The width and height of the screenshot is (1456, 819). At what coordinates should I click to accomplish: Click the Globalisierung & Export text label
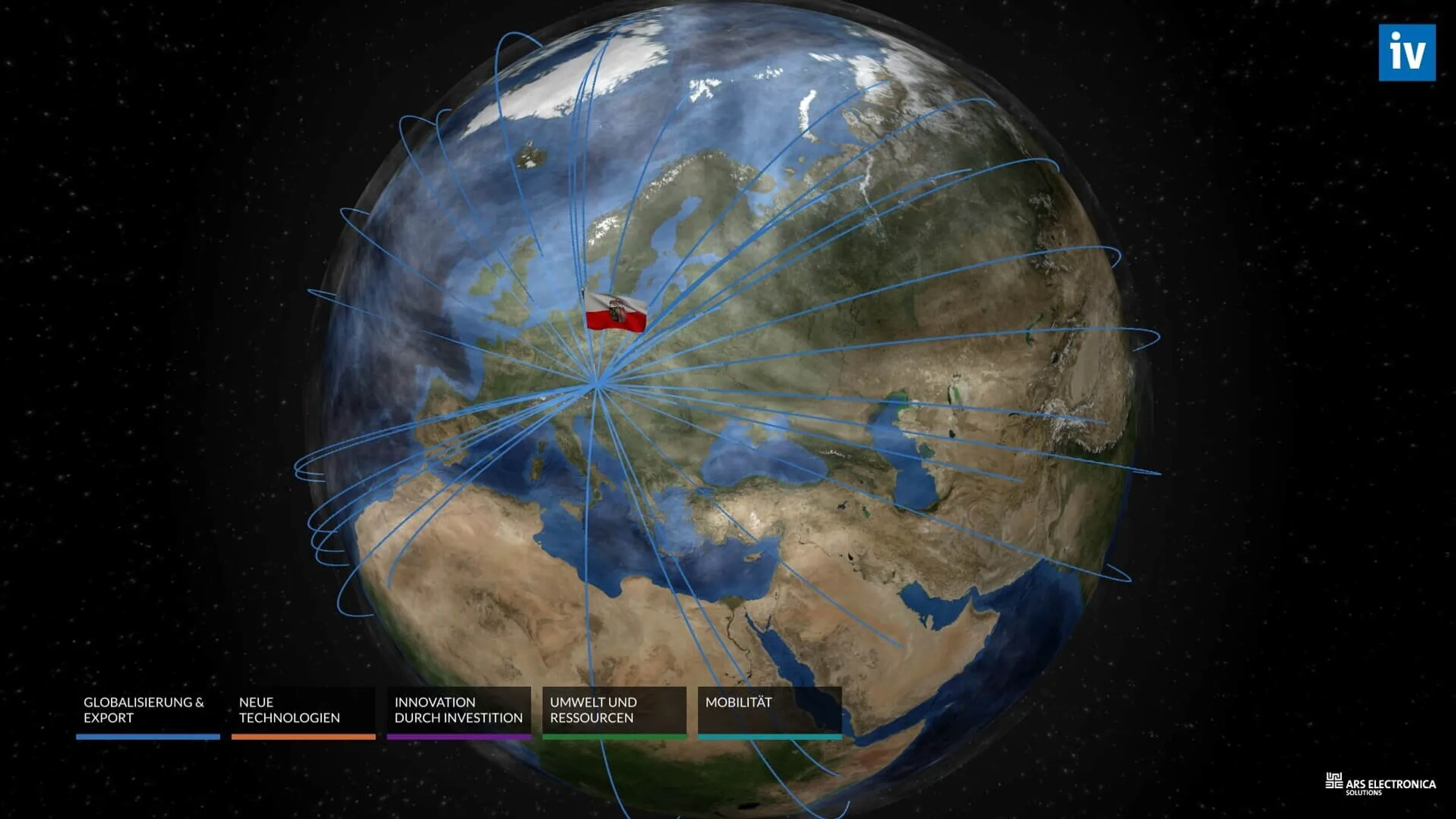tap(144, 710)
